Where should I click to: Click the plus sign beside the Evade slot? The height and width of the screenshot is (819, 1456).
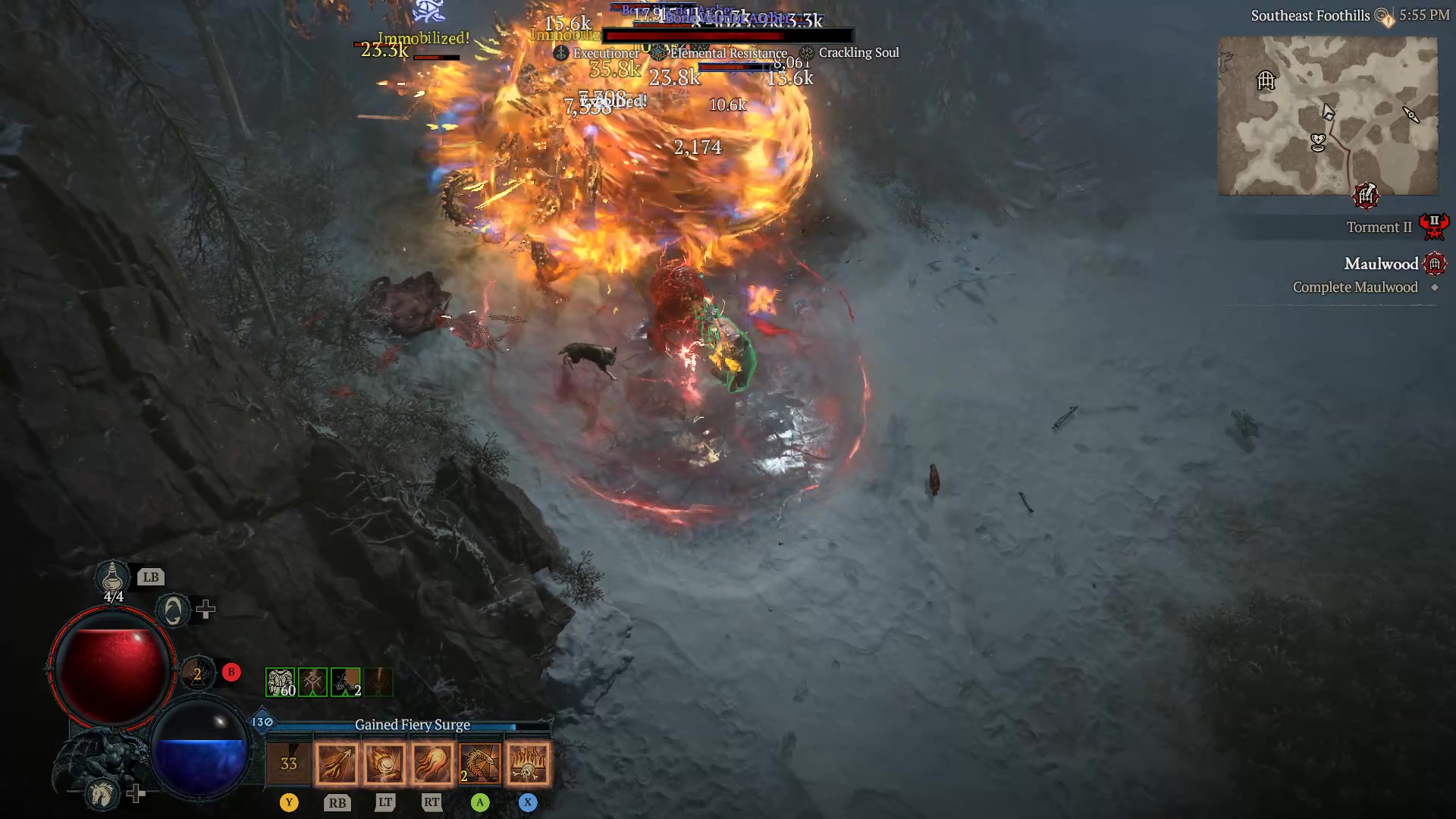206,609
